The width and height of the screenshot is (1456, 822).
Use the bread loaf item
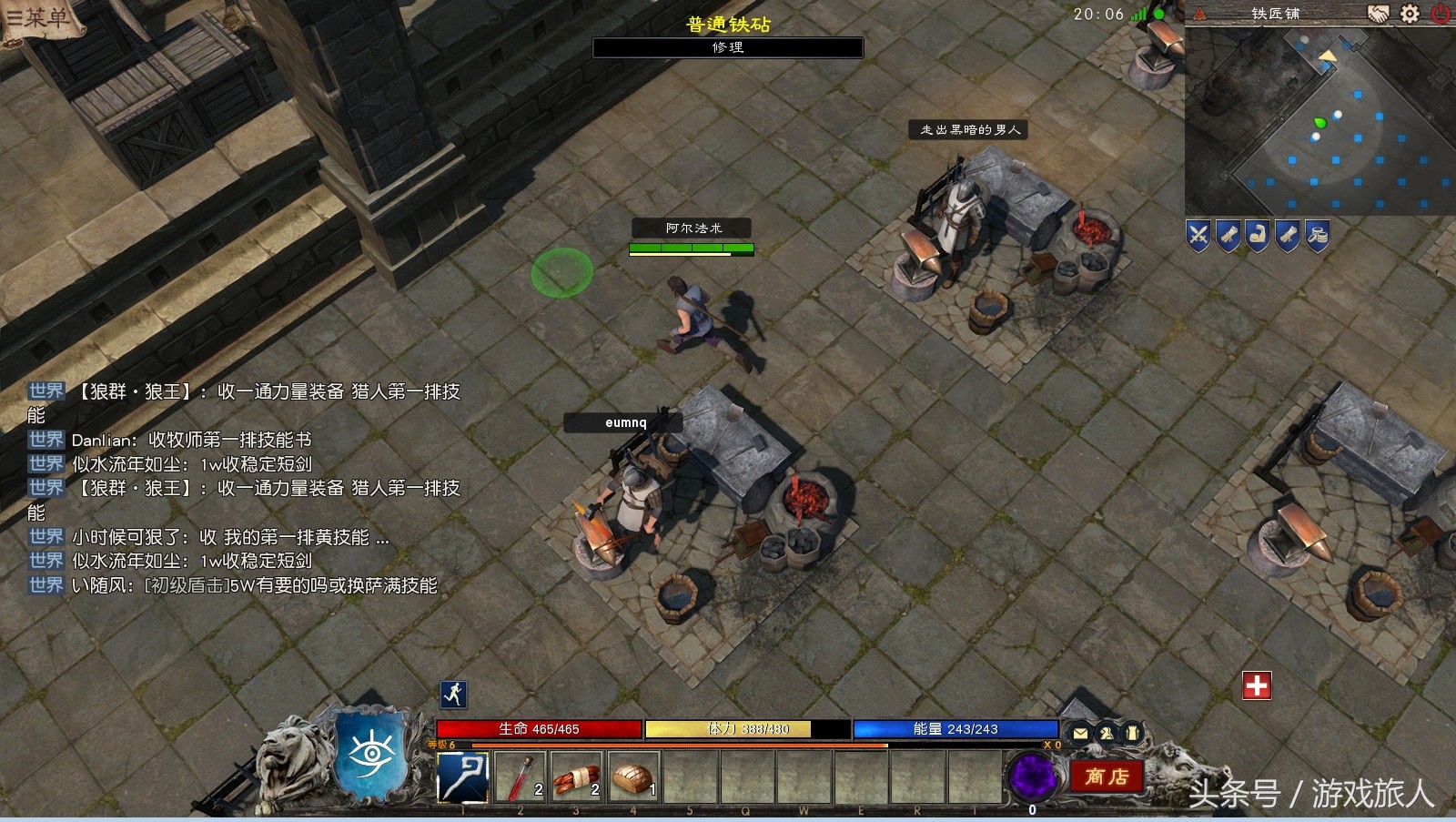click(x=633, y=776)
